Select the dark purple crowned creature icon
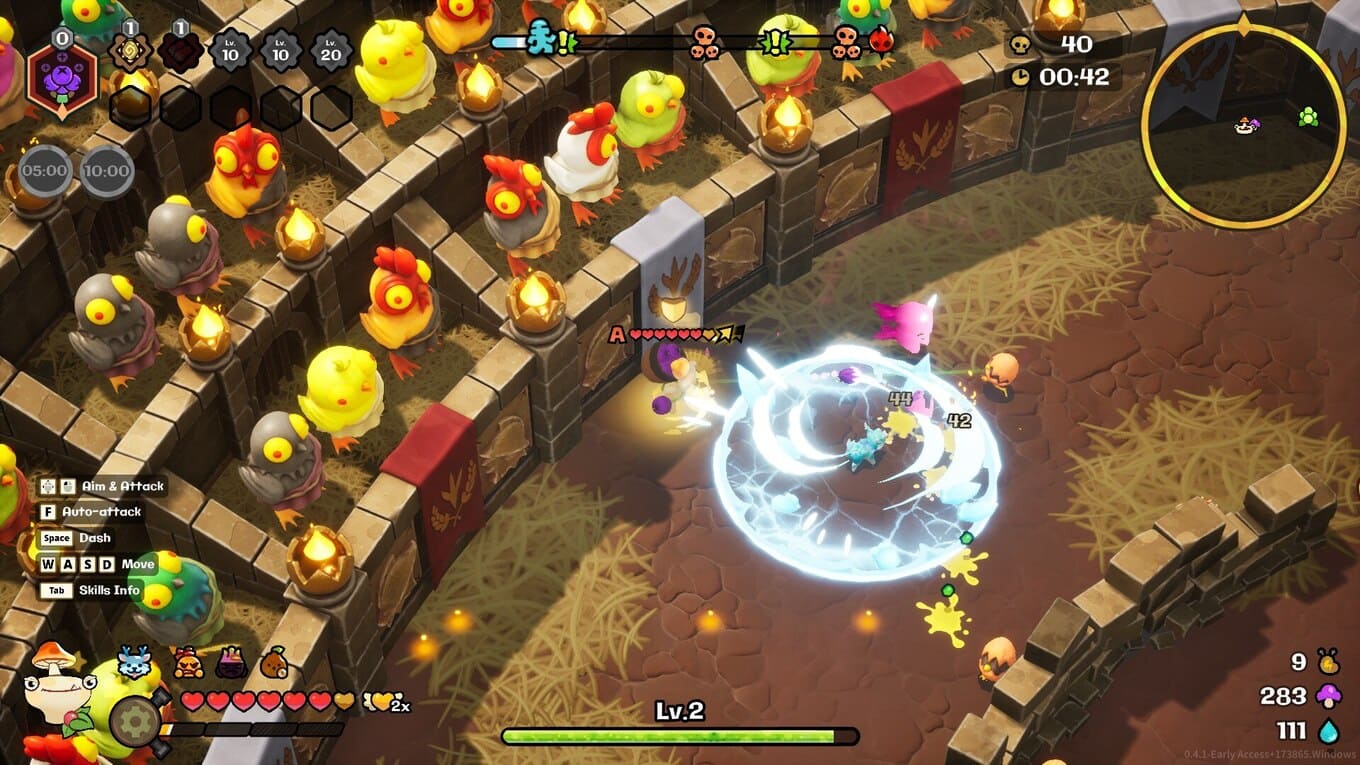The height and width of the screenshot is (765, 1360). (231, 662)
